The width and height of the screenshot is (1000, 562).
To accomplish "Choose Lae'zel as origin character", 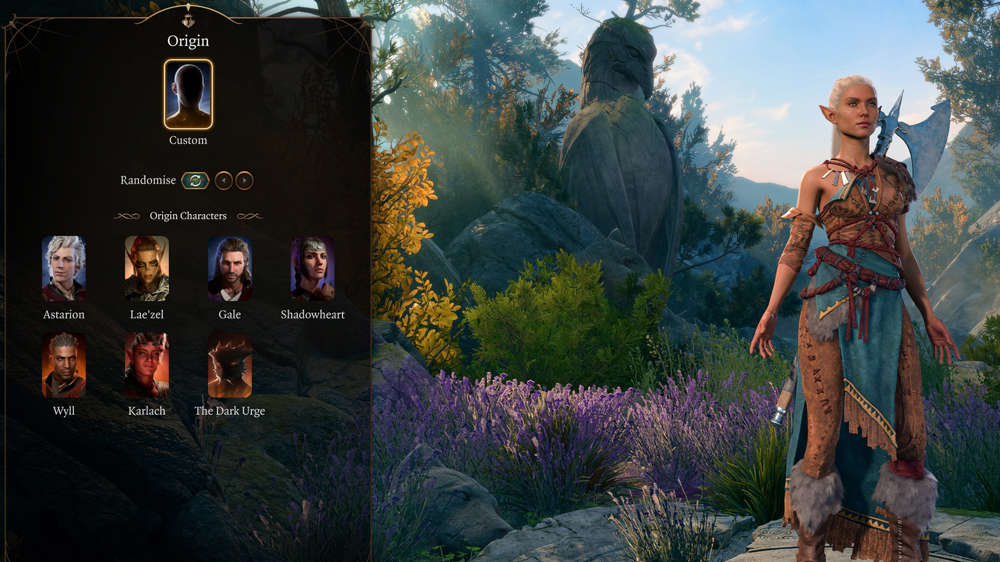I will pos(147,268).
